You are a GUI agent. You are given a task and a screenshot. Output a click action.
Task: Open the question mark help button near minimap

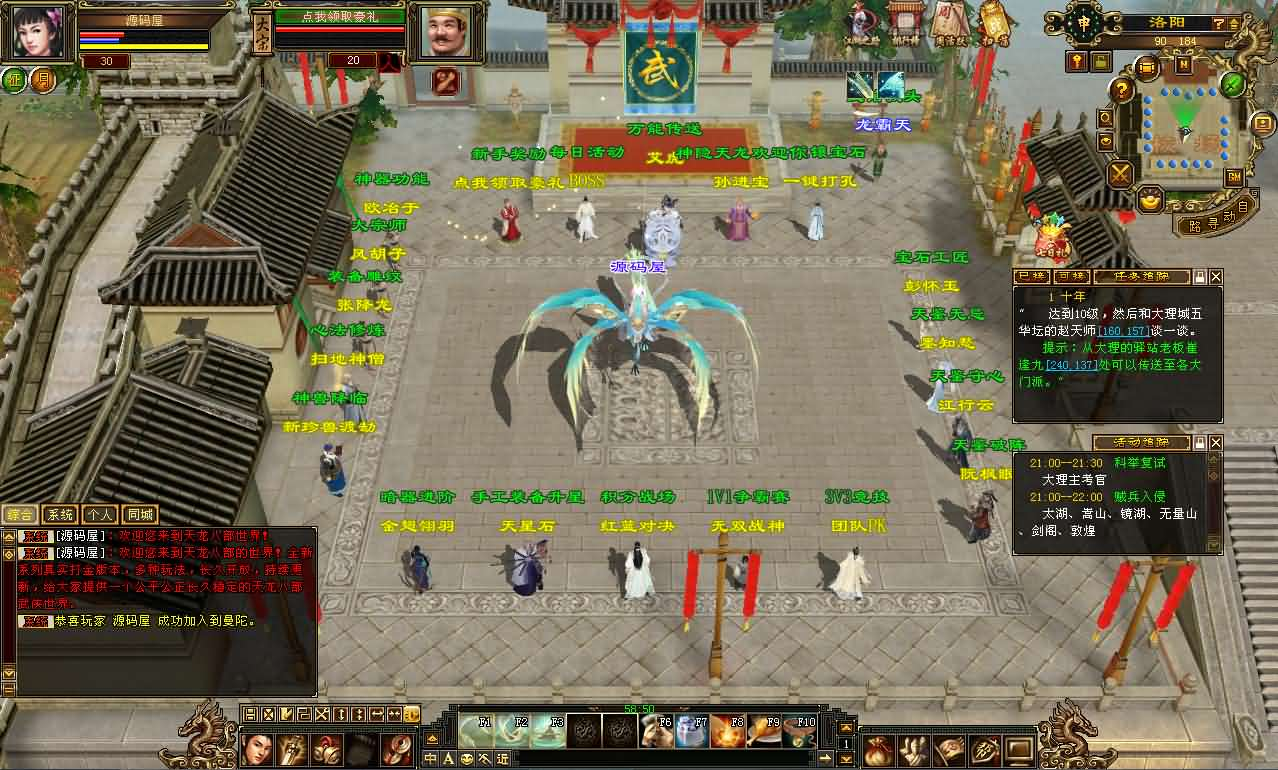[1122, 90]
